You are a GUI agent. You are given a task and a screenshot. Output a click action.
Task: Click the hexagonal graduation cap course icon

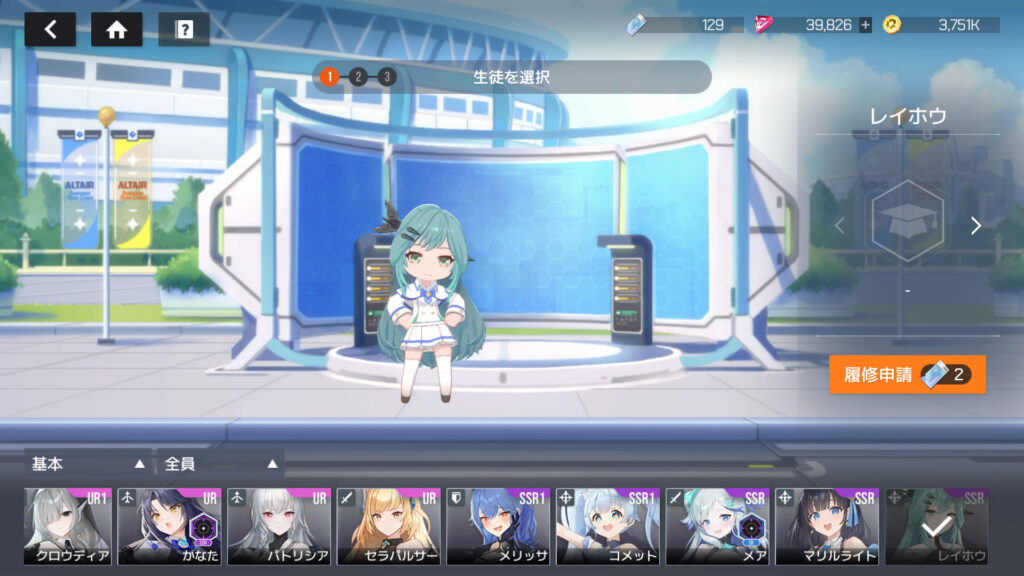[907, 222]
